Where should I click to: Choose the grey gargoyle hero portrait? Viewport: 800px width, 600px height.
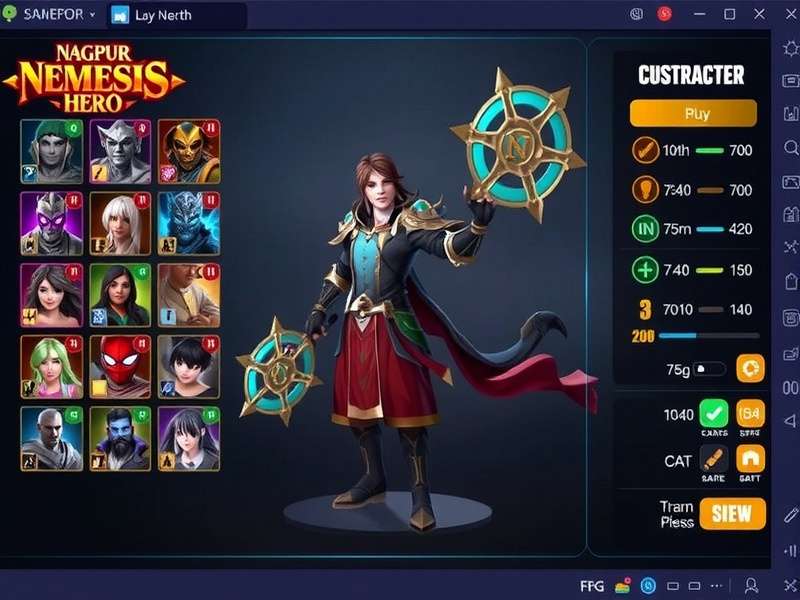pyautogui.click(x=120, y=150)
